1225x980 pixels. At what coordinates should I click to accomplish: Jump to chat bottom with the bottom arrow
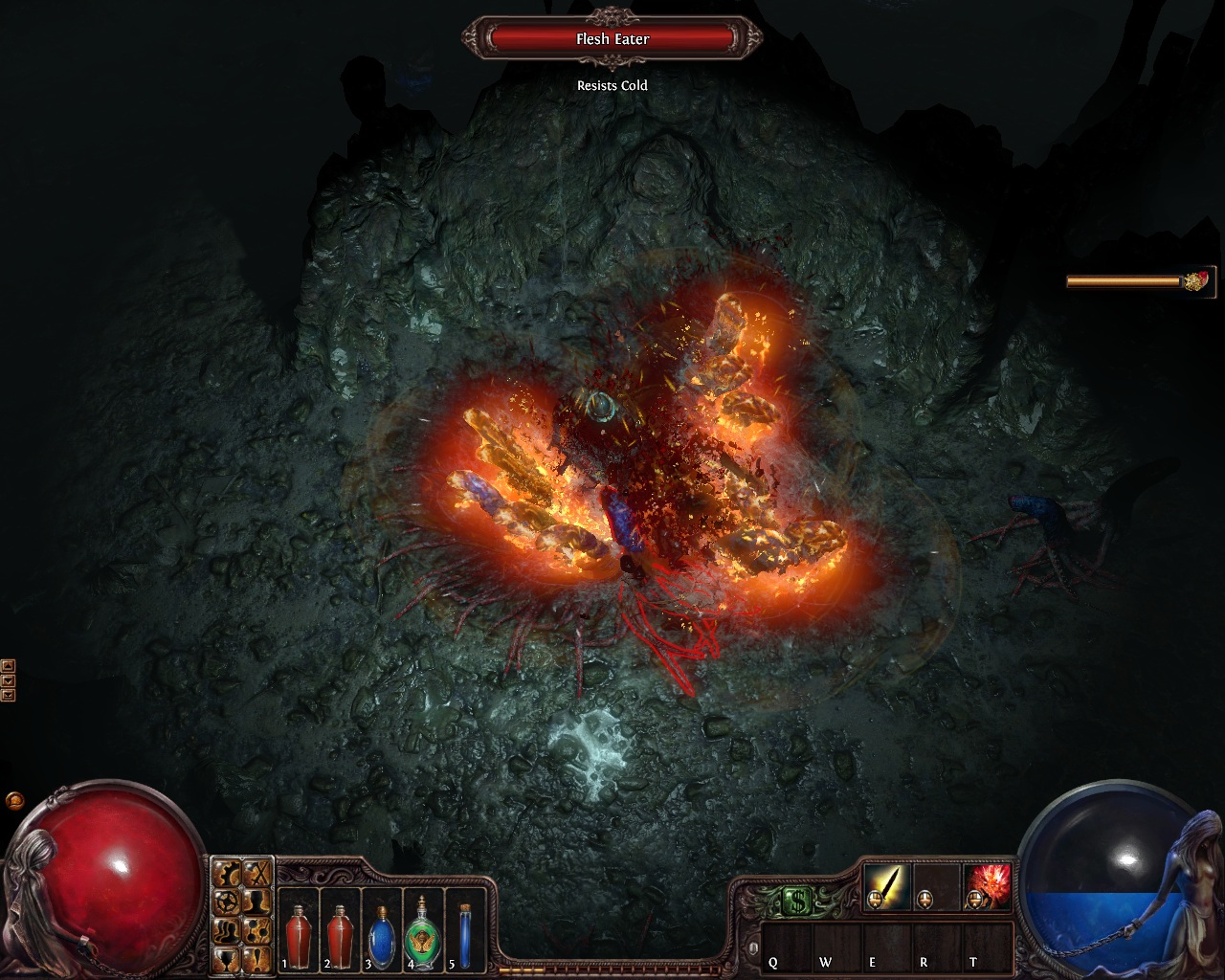pyautogui.click(x=8, y=695)
